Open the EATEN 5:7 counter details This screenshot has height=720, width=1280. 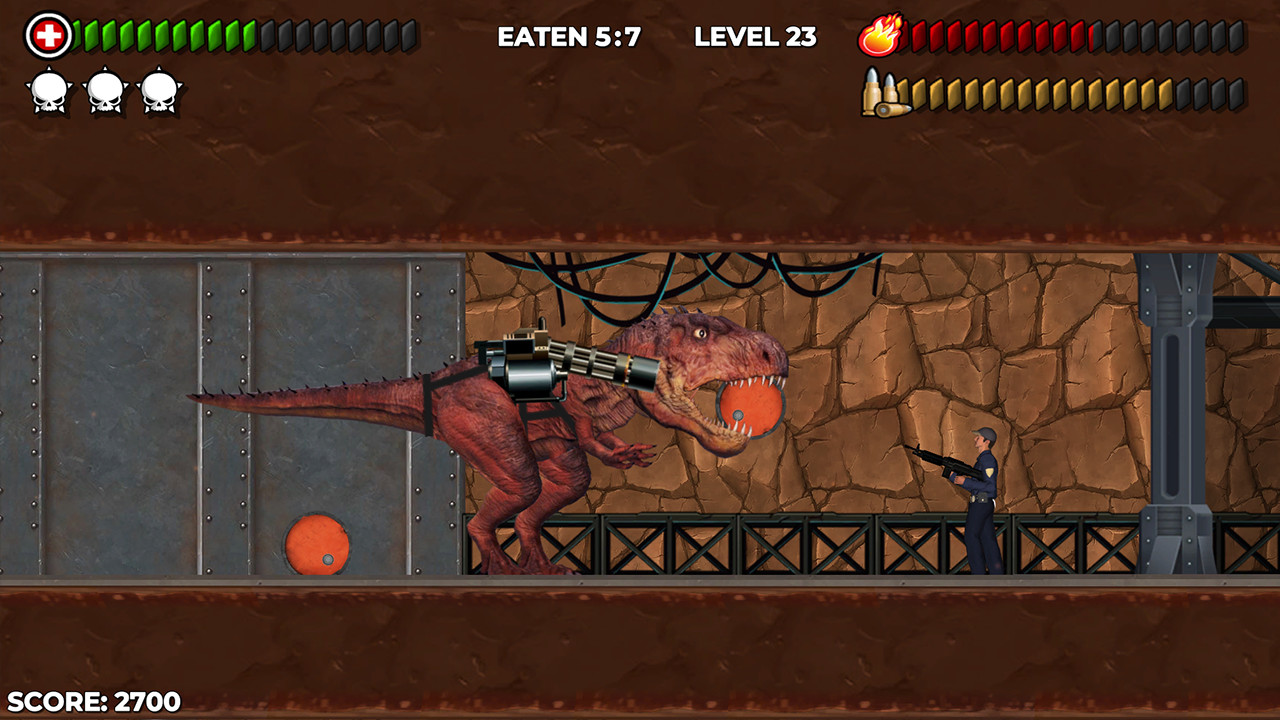(x=567, y=36)
